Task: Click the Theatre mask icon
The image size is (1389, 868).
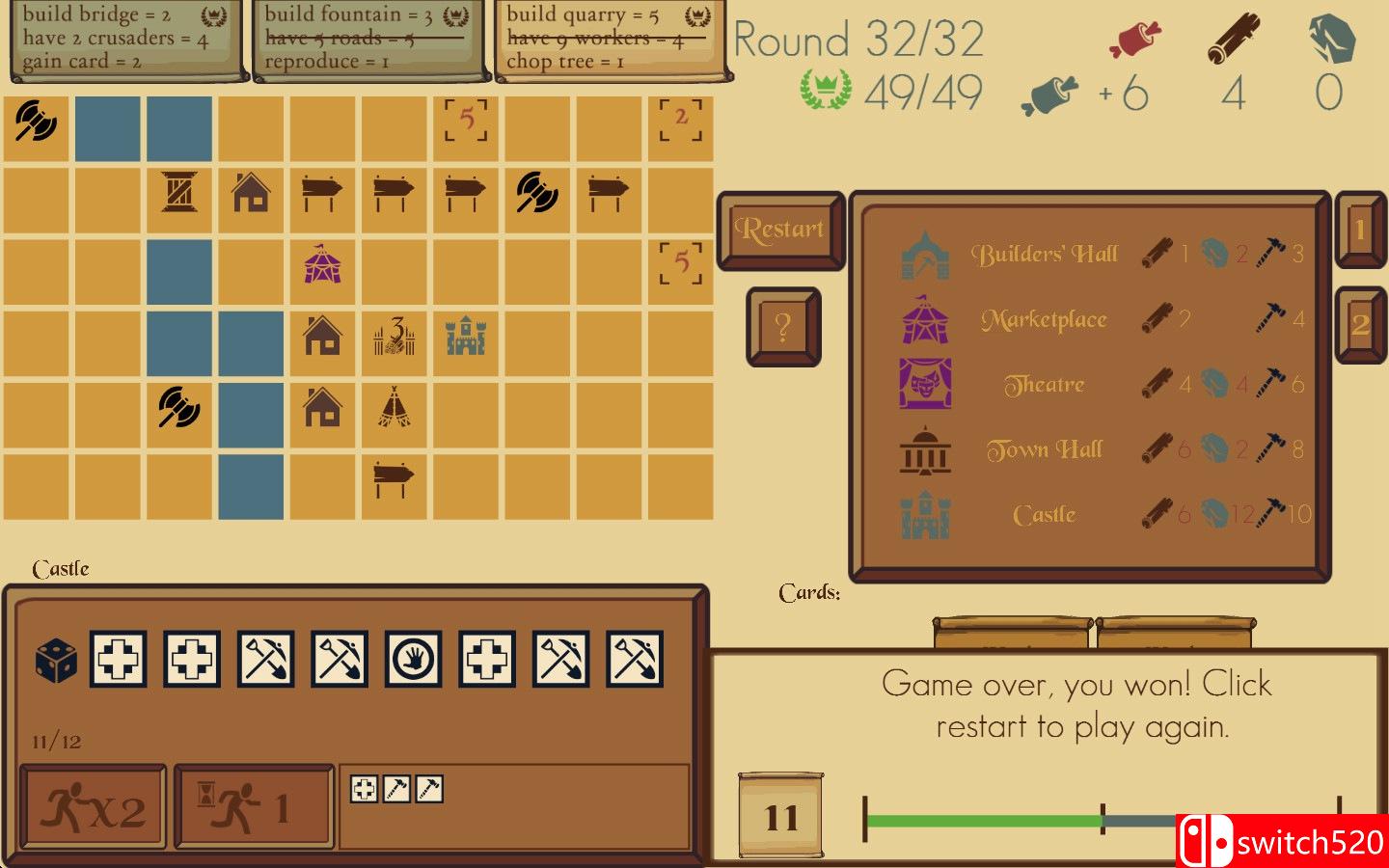Action: (x=924, y=383)
